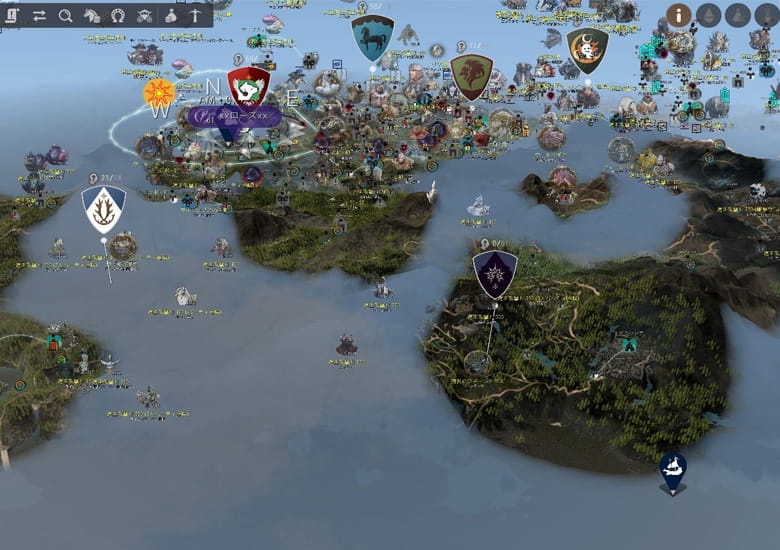This screenshot has width=780, height=550.
Task: Select the blue and white tree shield emblem
Action: tap(103, 206)
